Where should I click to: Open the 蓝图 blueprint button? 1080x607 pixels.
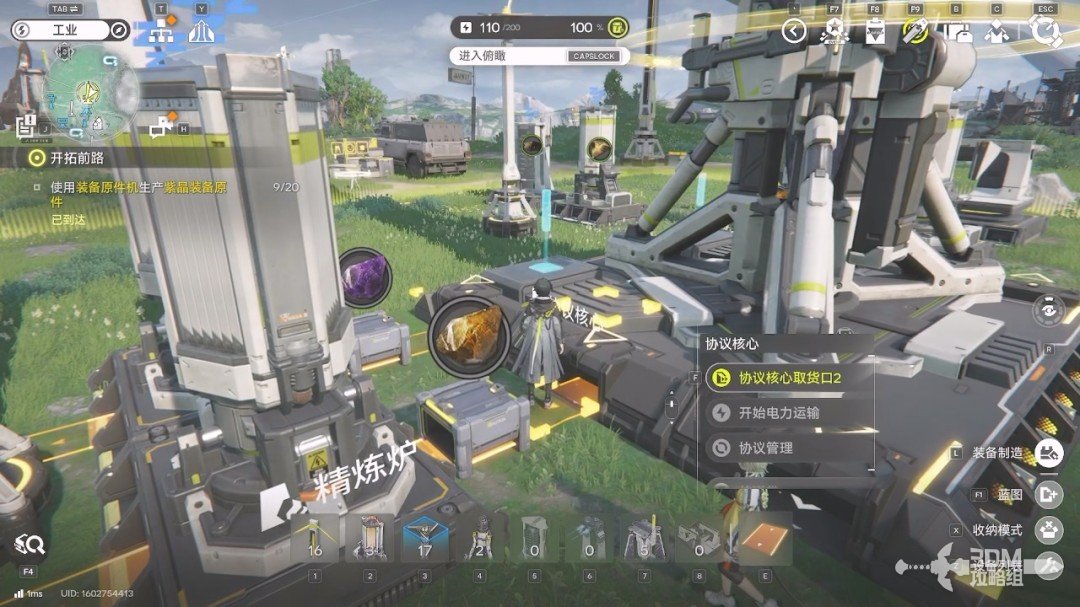[1048, 493]
